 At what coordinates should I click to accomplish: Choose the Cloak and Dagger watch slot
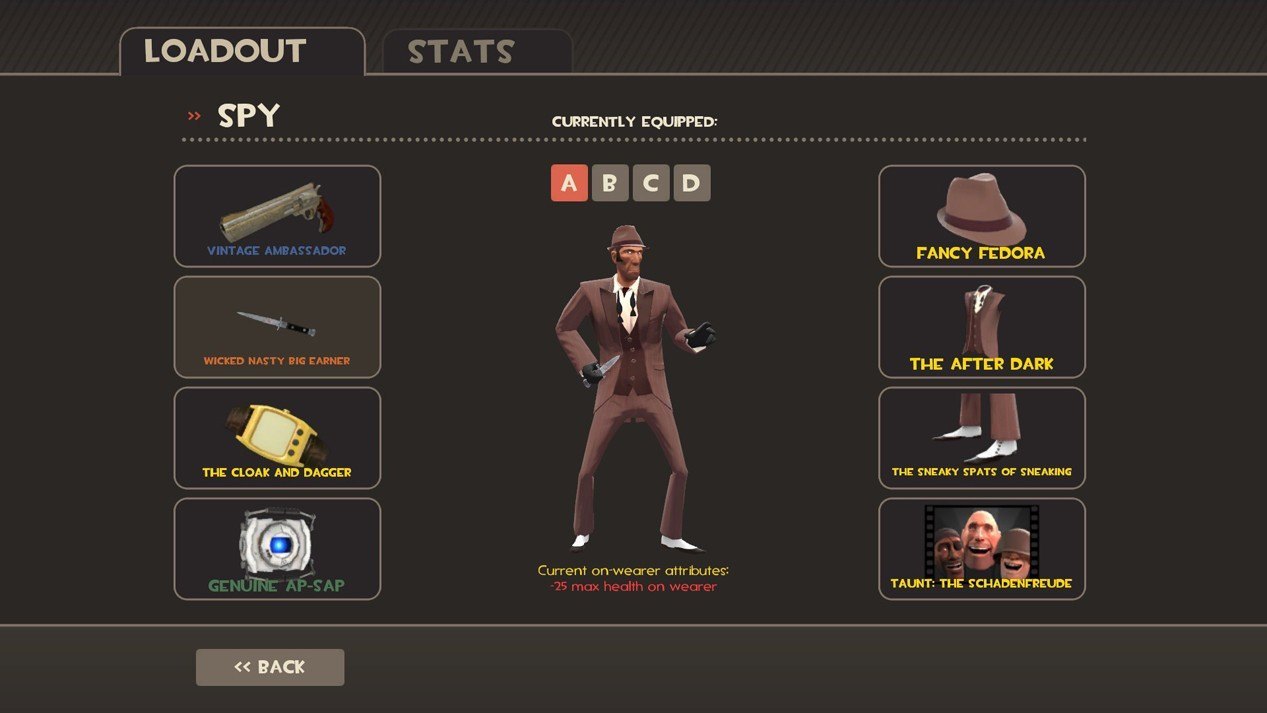coord(277,438)
